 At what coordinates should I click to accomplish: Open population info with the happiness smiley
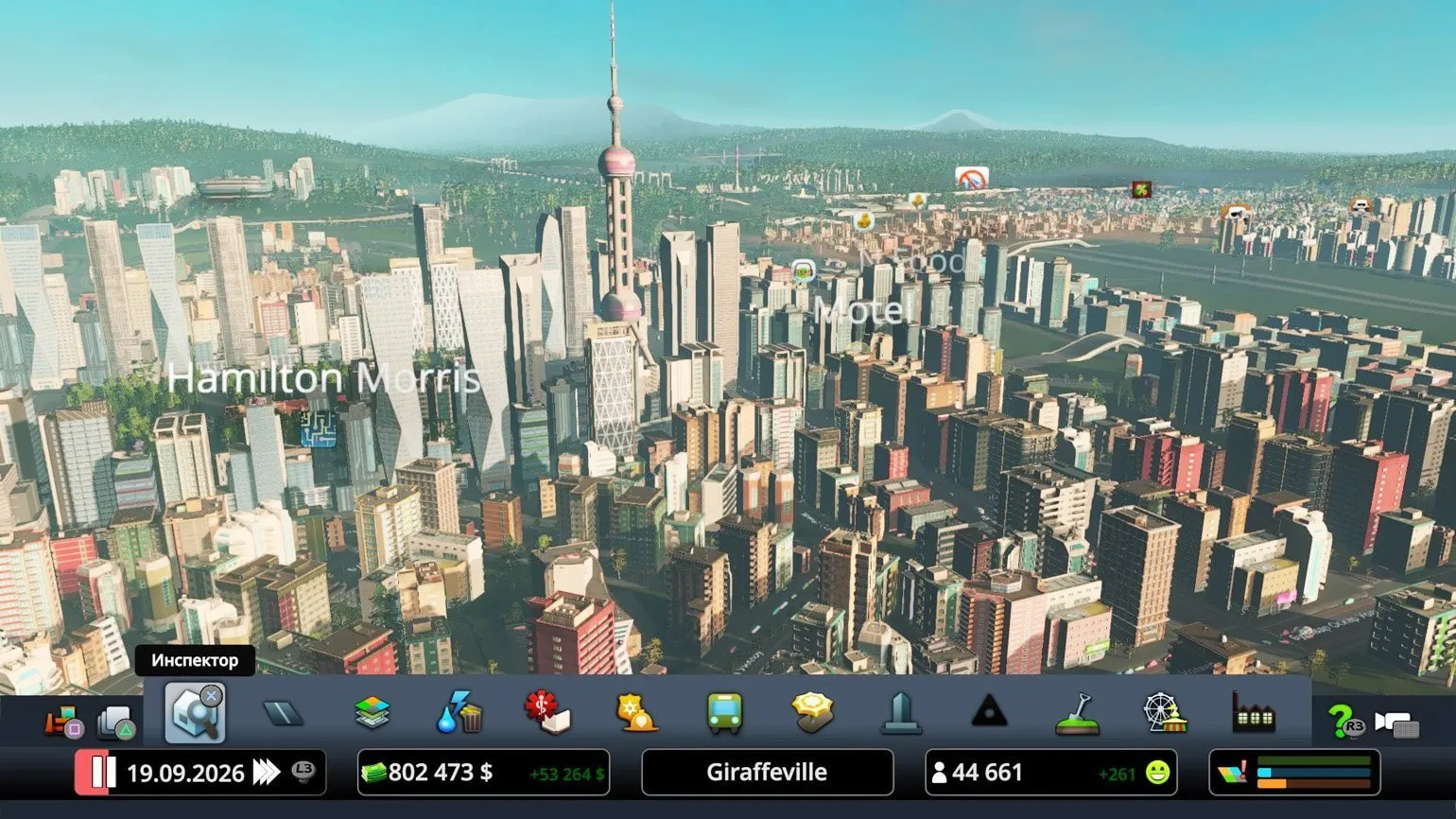(1157, 773)
